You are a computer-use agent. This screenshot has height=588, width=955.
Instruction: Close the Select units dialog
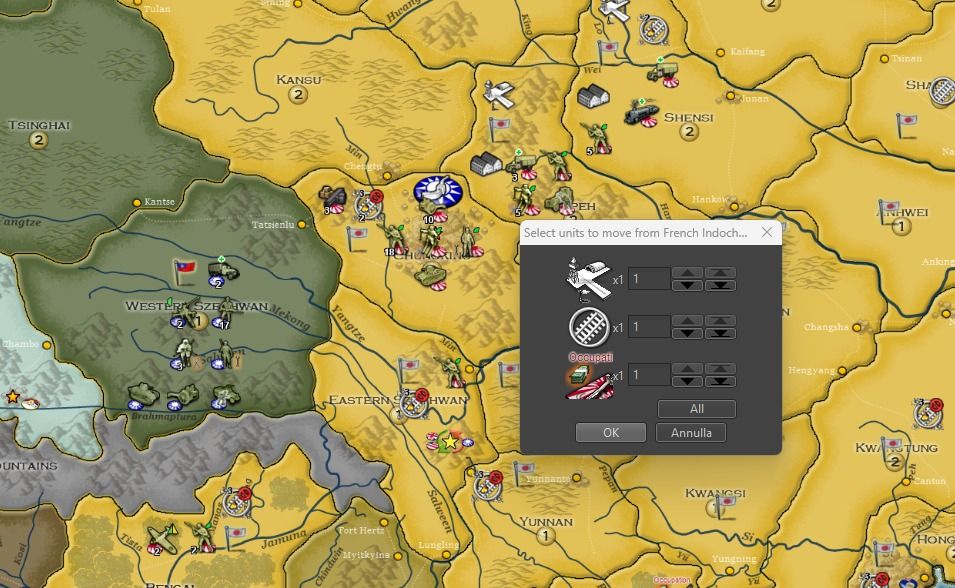pos(767,233)
